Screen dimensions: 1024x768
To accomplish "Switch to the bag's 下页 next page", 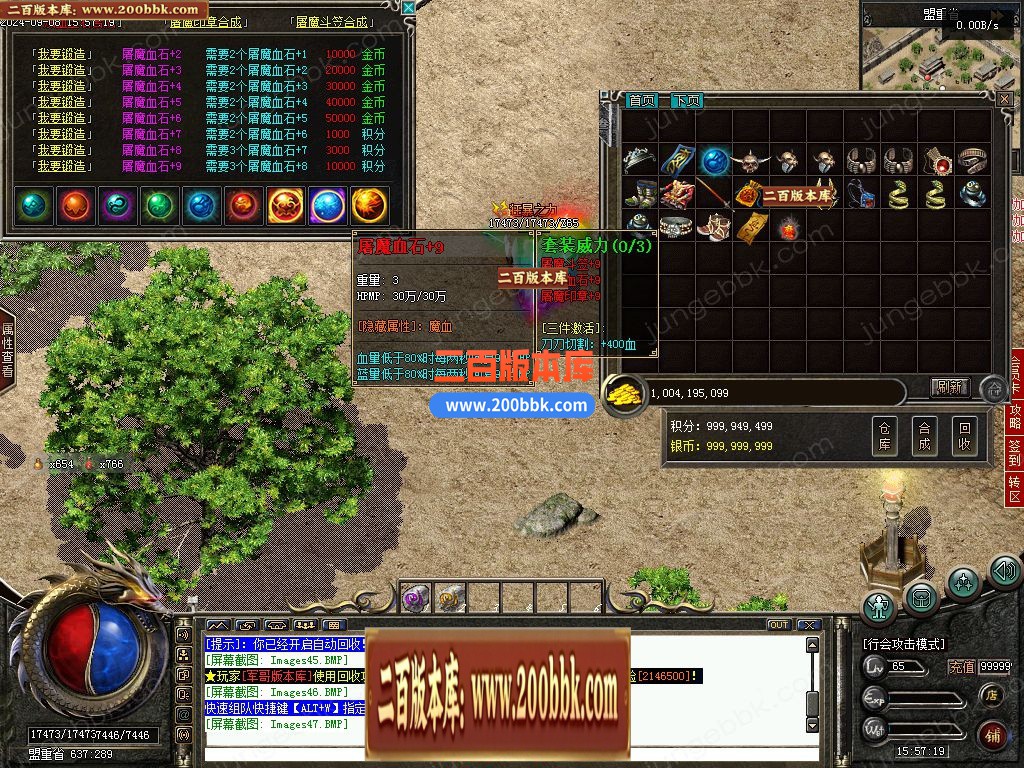I will click(686, 101).
